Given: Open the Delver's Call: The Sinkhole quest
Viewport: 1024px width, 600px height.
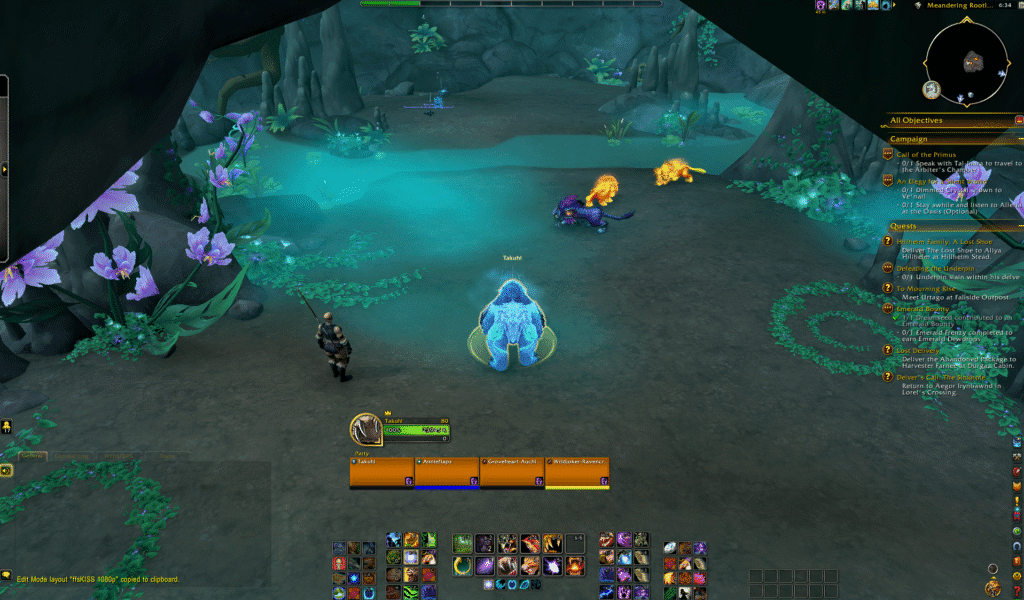Looking at the screenshot, I should [x=940, y=377].
